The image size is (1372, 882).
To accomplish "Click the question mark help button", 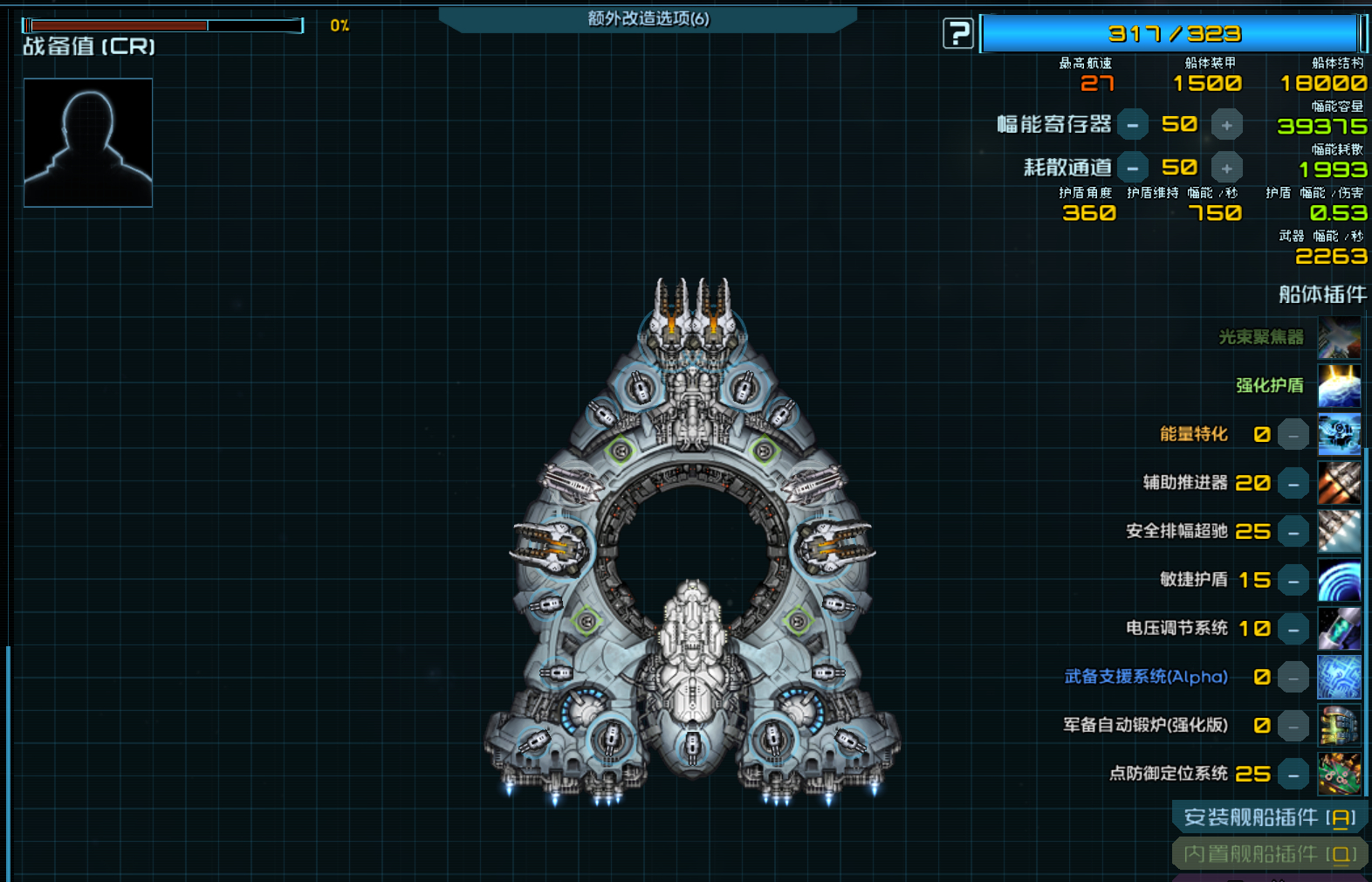I will tap(957, 34).
